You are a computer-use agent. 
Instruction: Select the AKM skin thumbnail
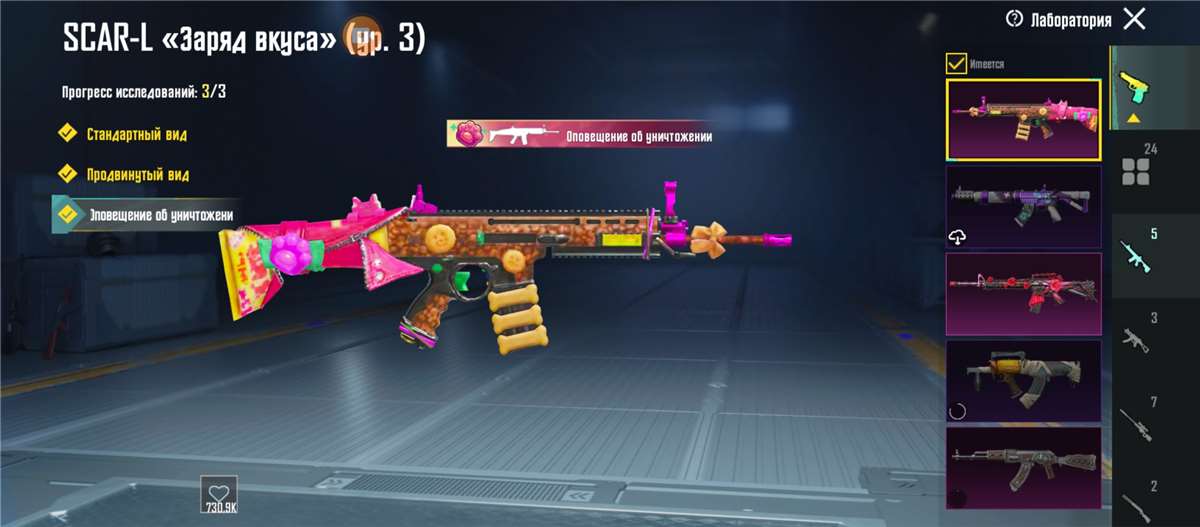tap(1023, 467)
